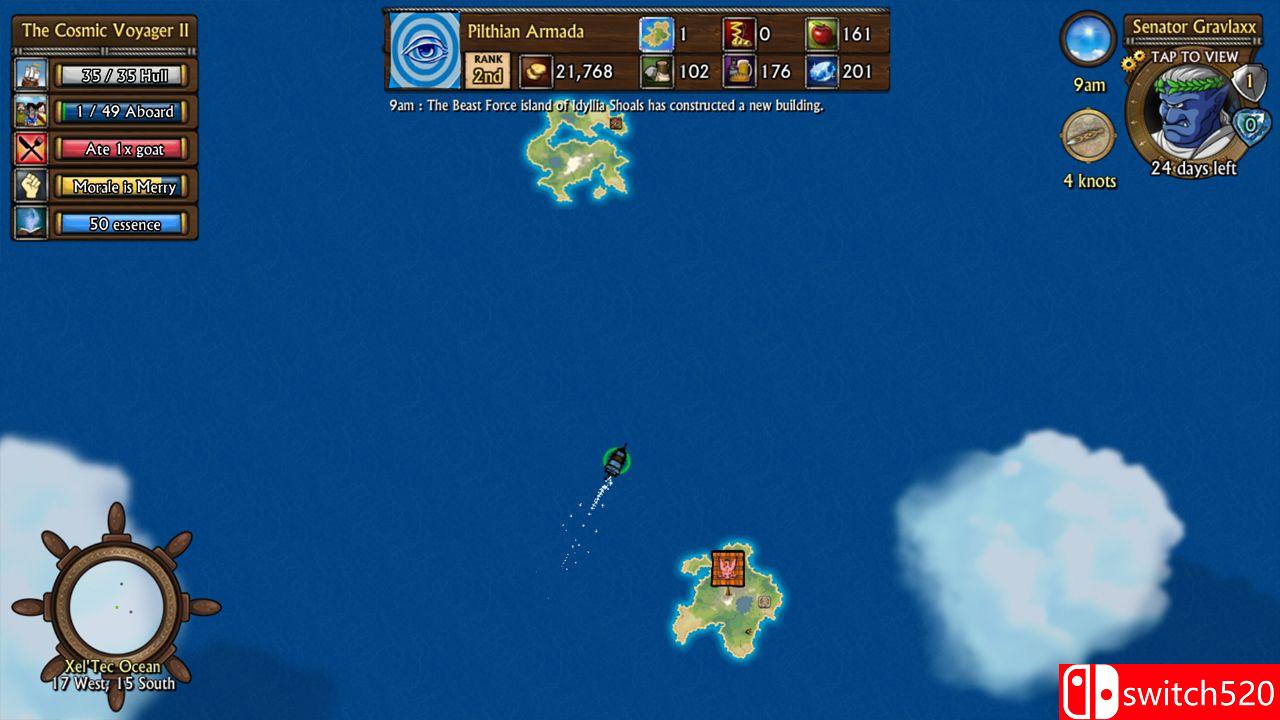Select the orange flag marker on island
1280x720 pixels.
coord(728,568)
